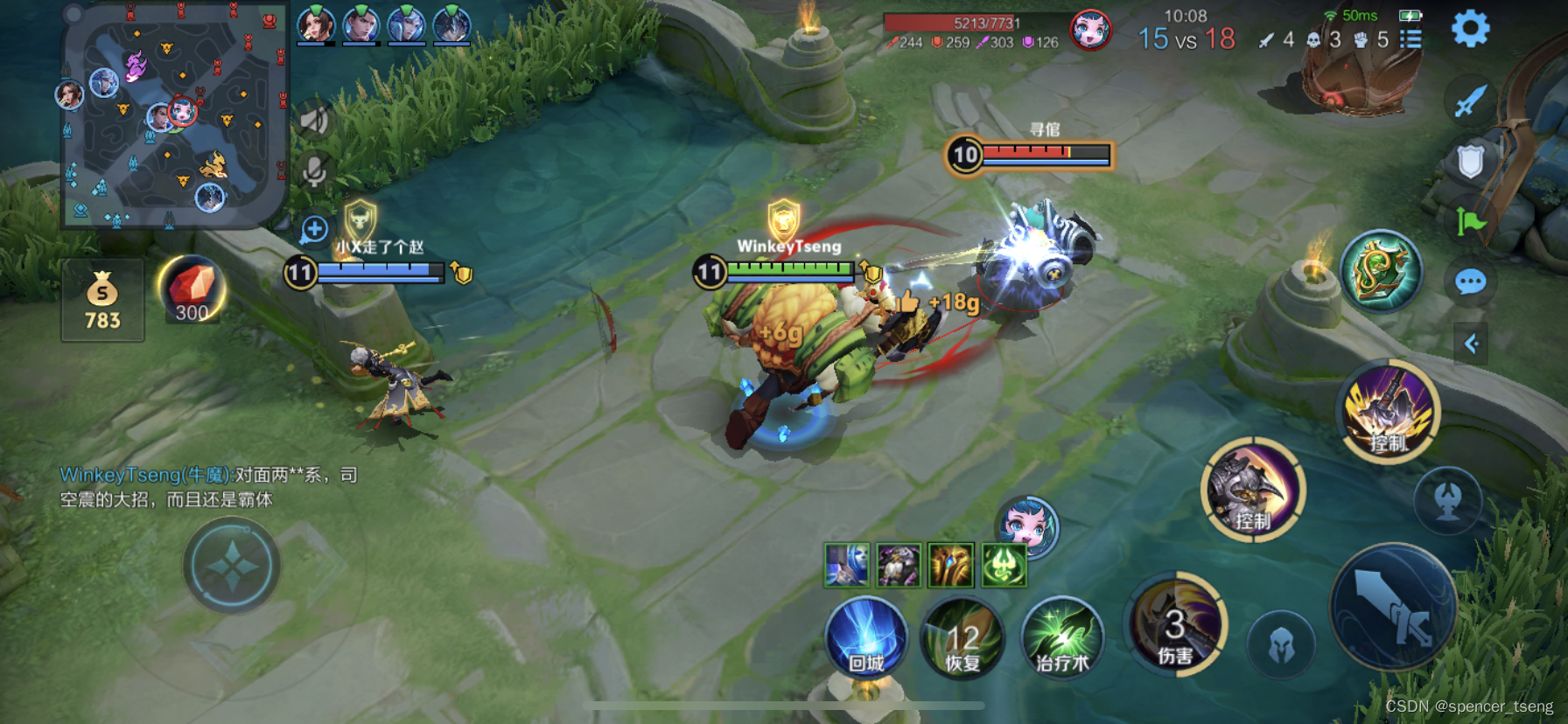Open the minimap

[173, 115]
